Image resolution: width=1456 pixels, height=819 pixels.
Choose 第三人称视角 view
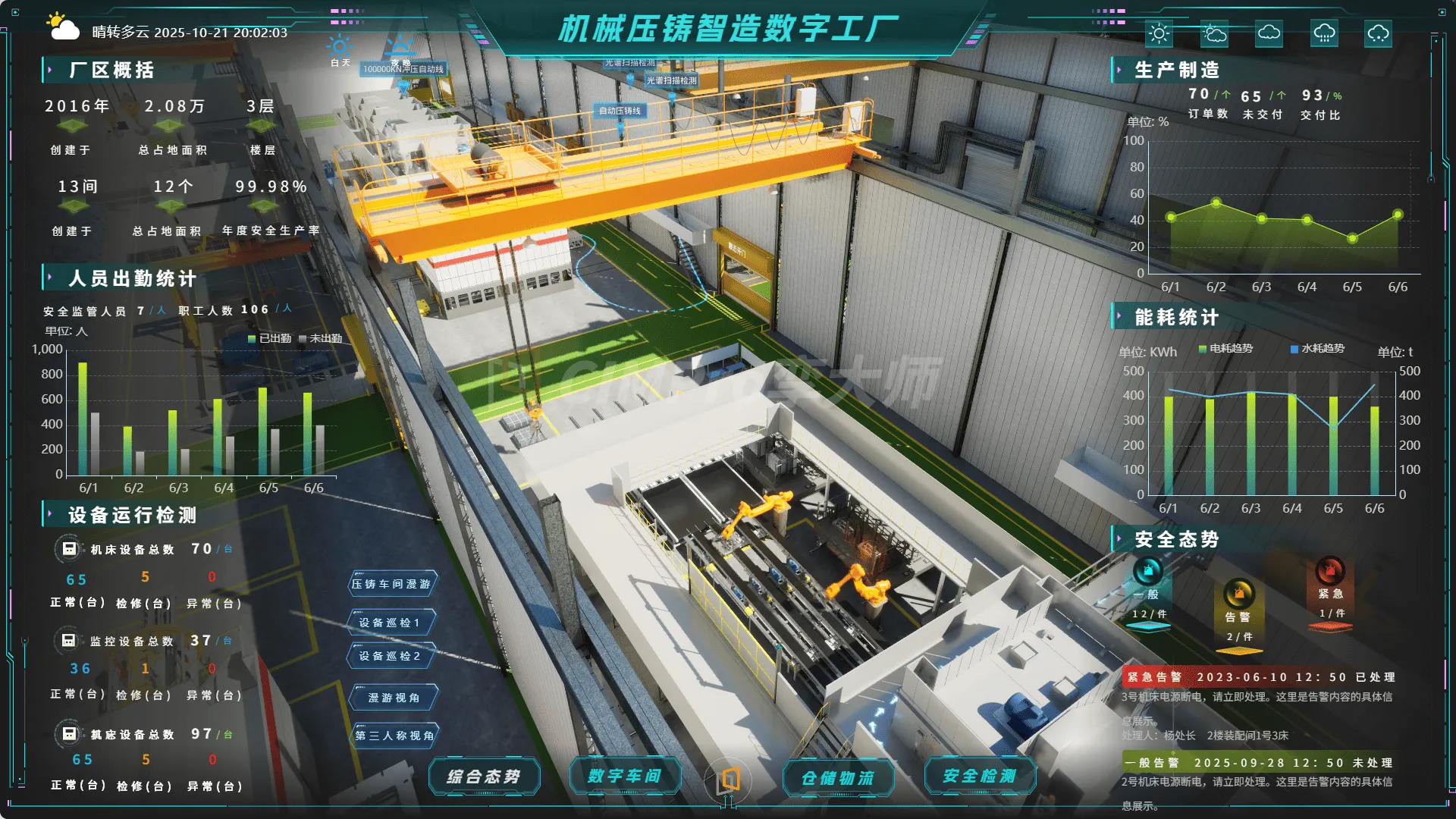pyautogui.click(x=394, y=736)
